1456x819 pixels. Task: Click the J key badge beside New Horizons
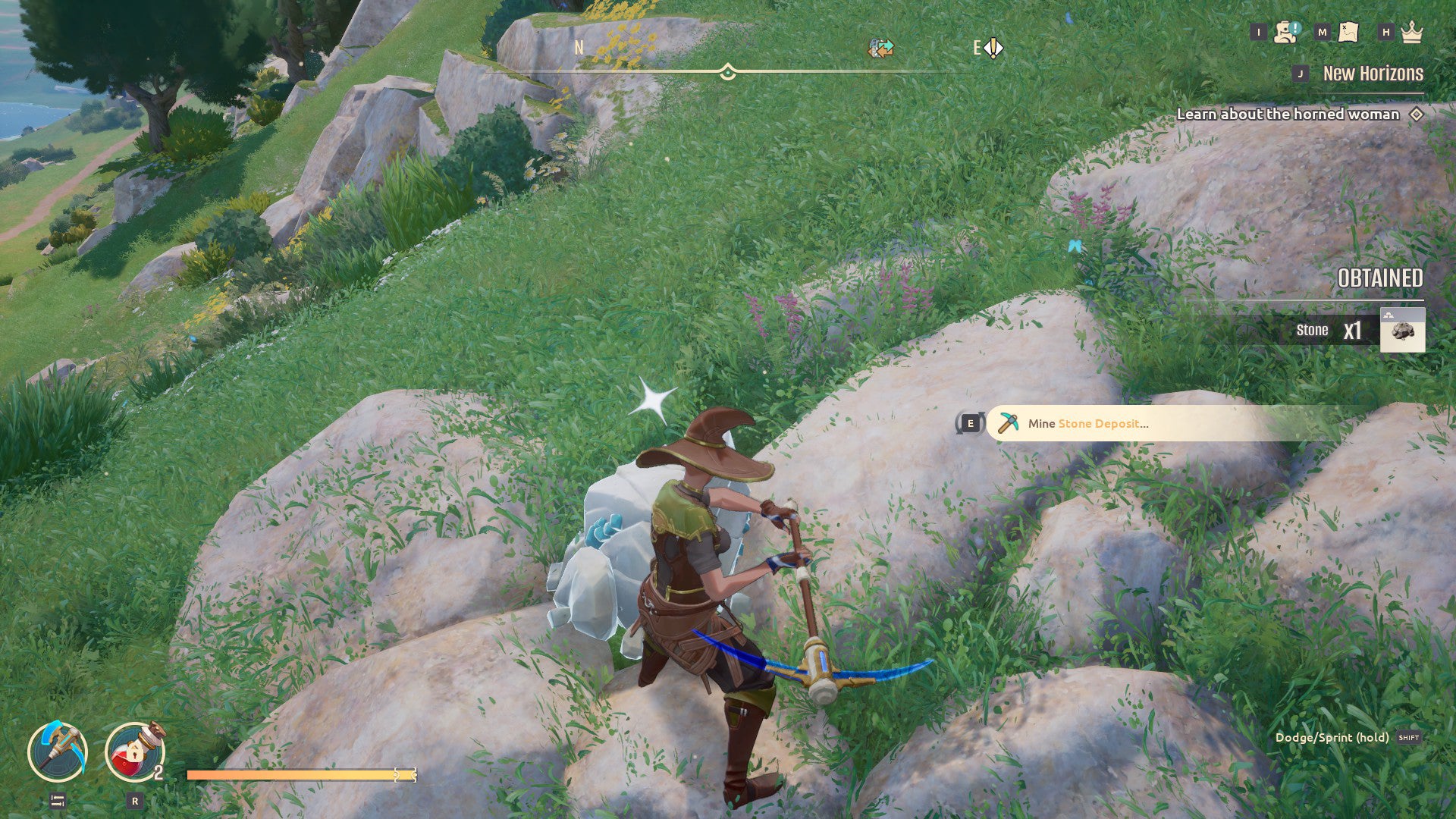[1300, 74]
